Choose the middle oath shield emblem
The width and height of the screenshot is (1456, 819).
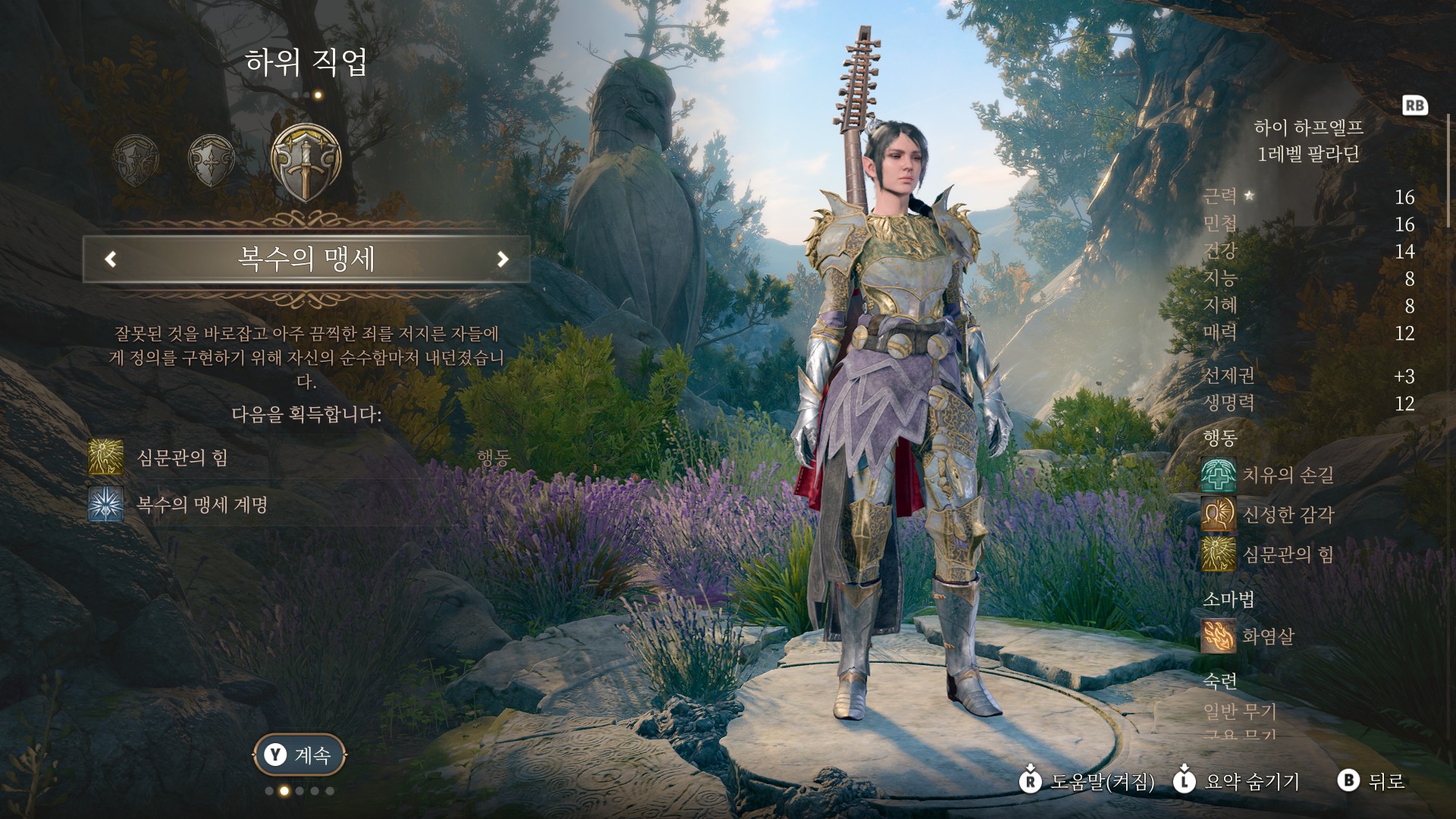[x=211, y=160]
